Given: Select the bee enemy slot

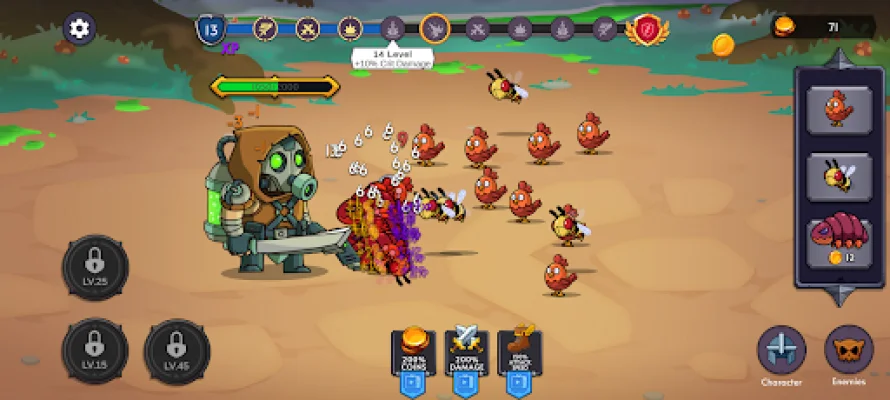Looking at the screenshot, I should tap(838, 177).
